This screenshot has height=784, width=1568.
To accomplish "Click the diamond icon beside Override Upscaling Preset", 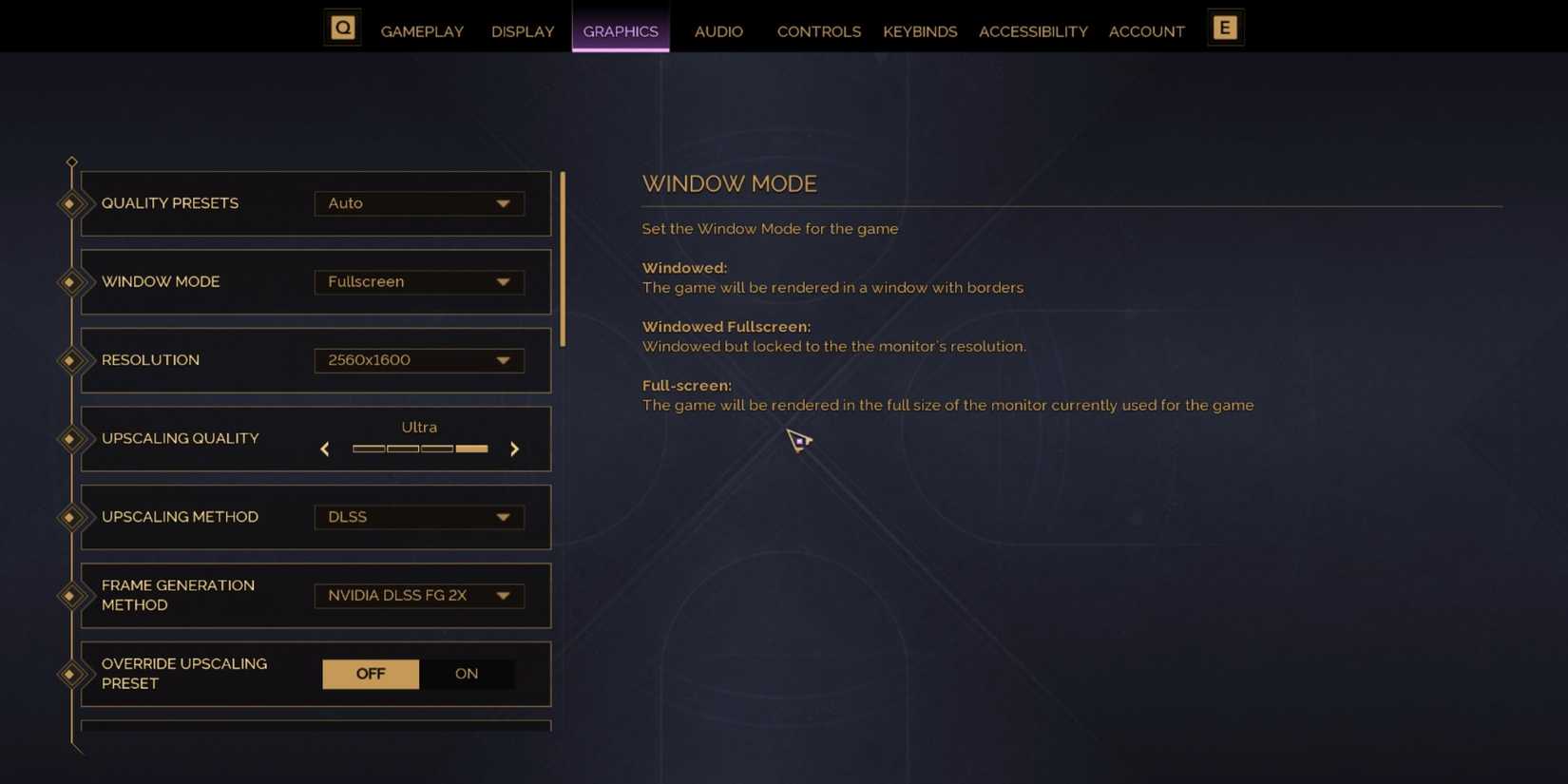I will (x=72, y=674).
